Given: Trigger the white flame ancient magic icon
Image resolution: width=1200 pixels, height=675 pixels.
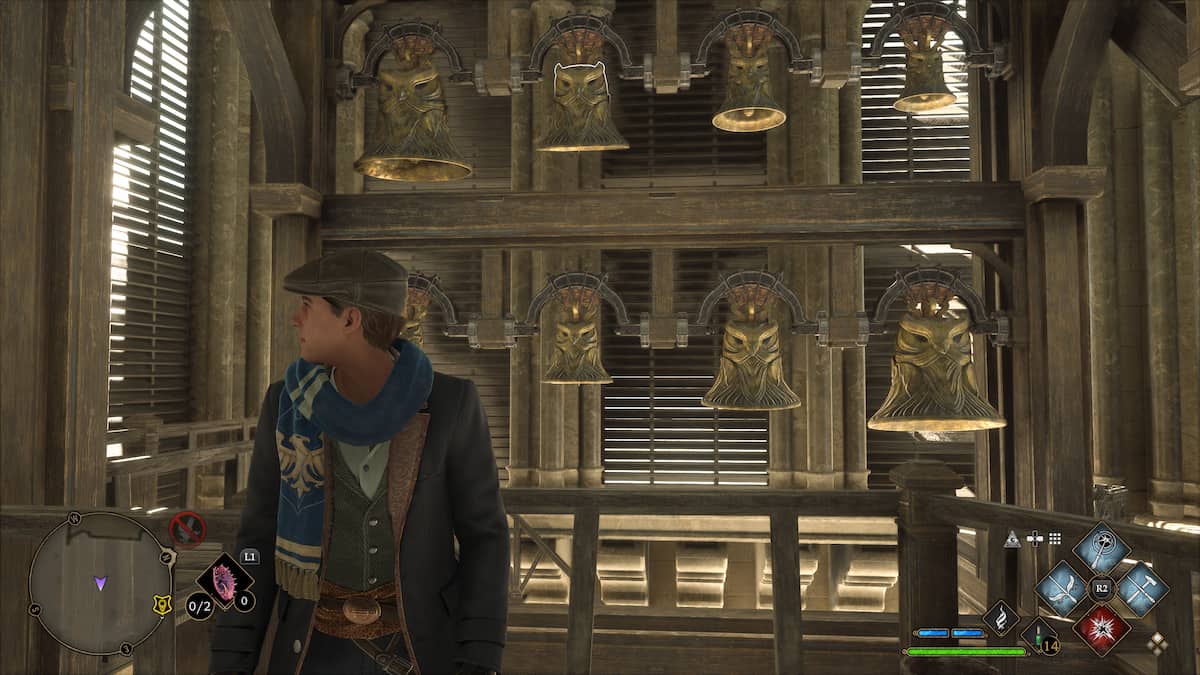Looking at the screenshot, I should pos(1000,617).
